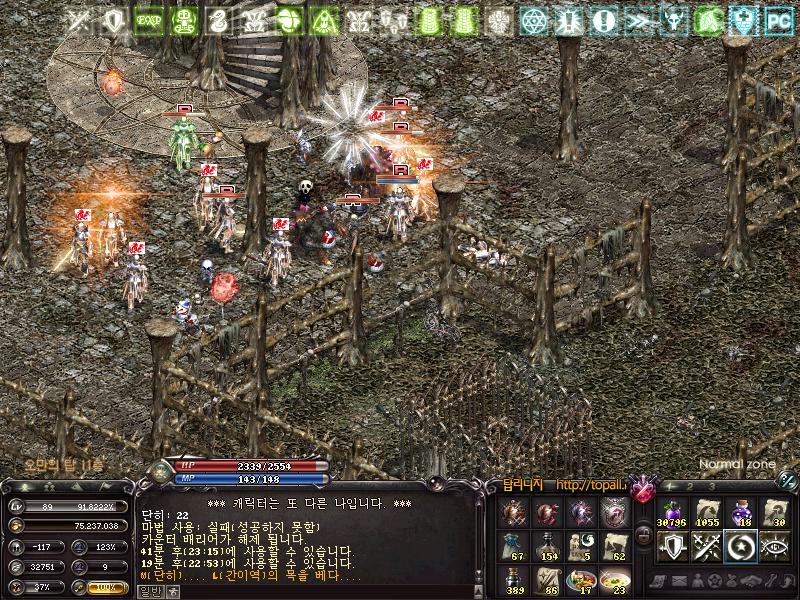Use the dark potion bottle showing 389
Screen dimensions: 800x600
[x=512, y=580]
